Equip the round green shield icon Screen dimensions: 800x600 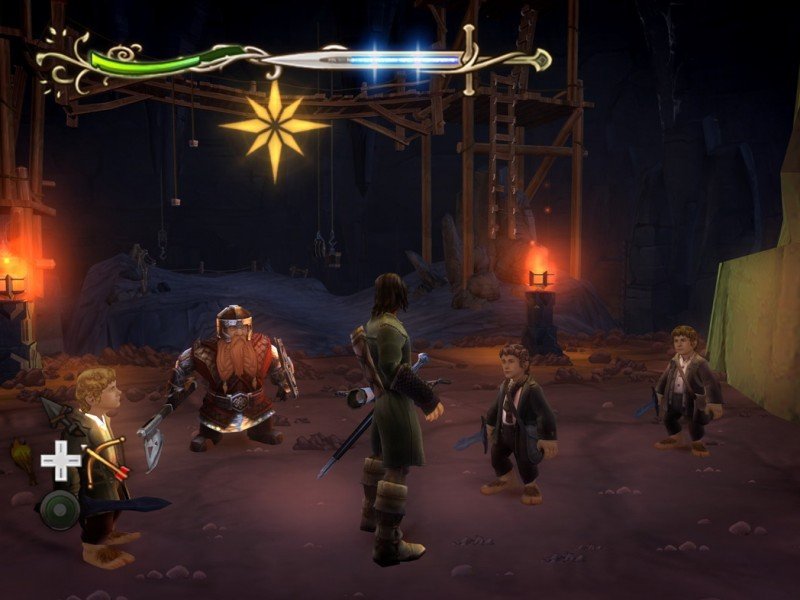(60, 509)
